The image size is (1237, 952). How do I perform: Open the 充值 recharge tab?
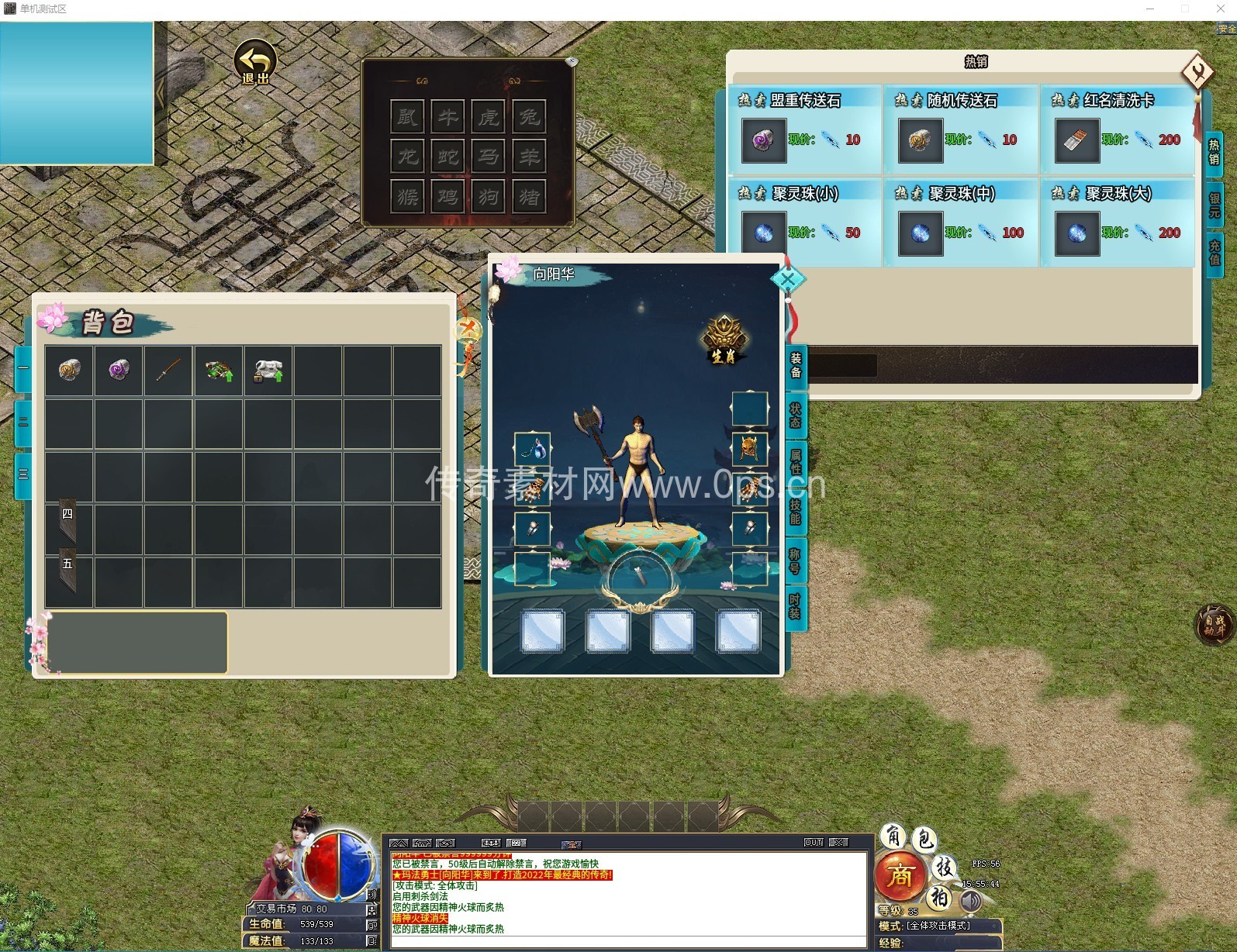(1215, 250)
